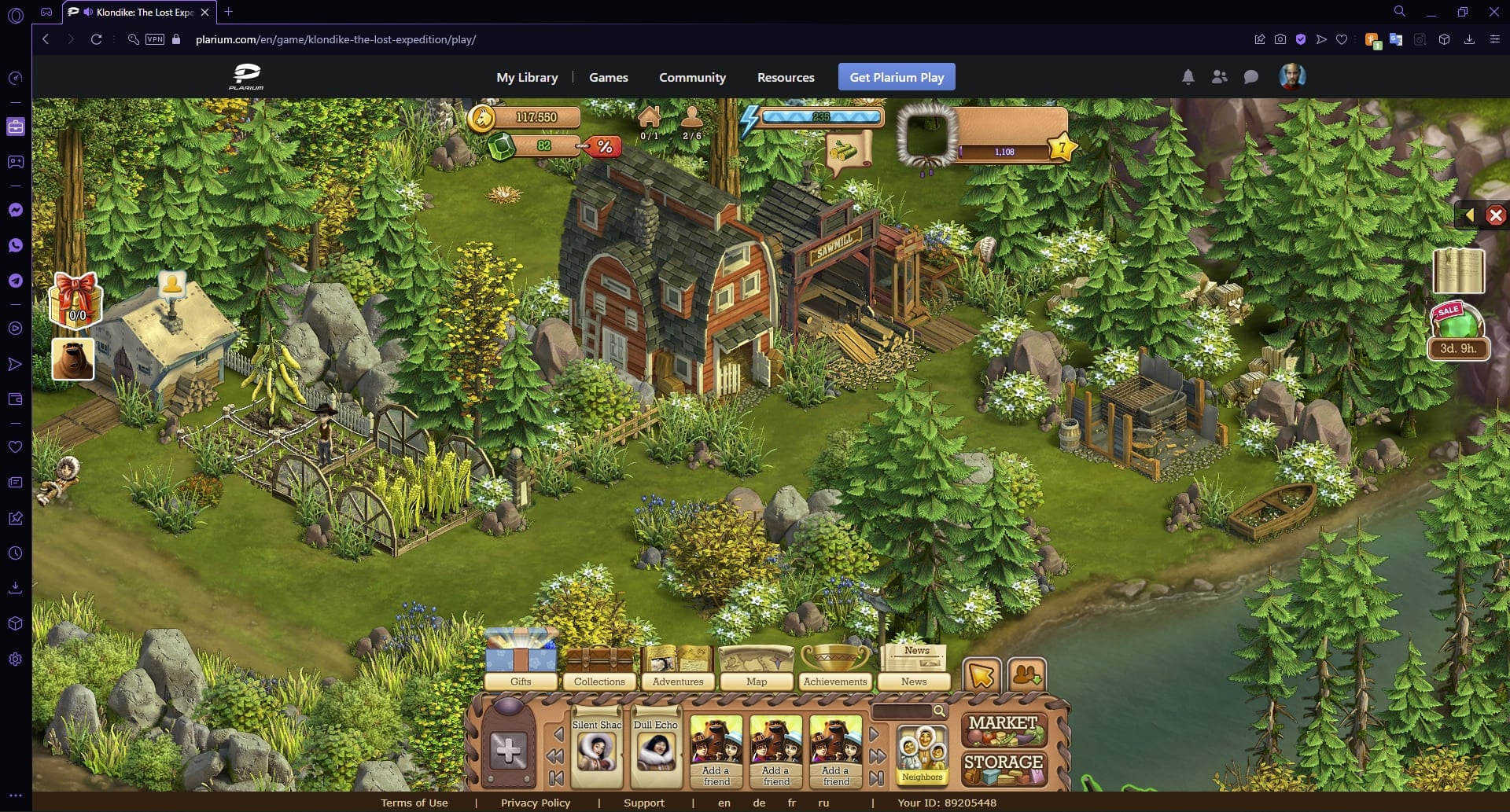
Task: Open the world Map
Action: tap(756, 664)
